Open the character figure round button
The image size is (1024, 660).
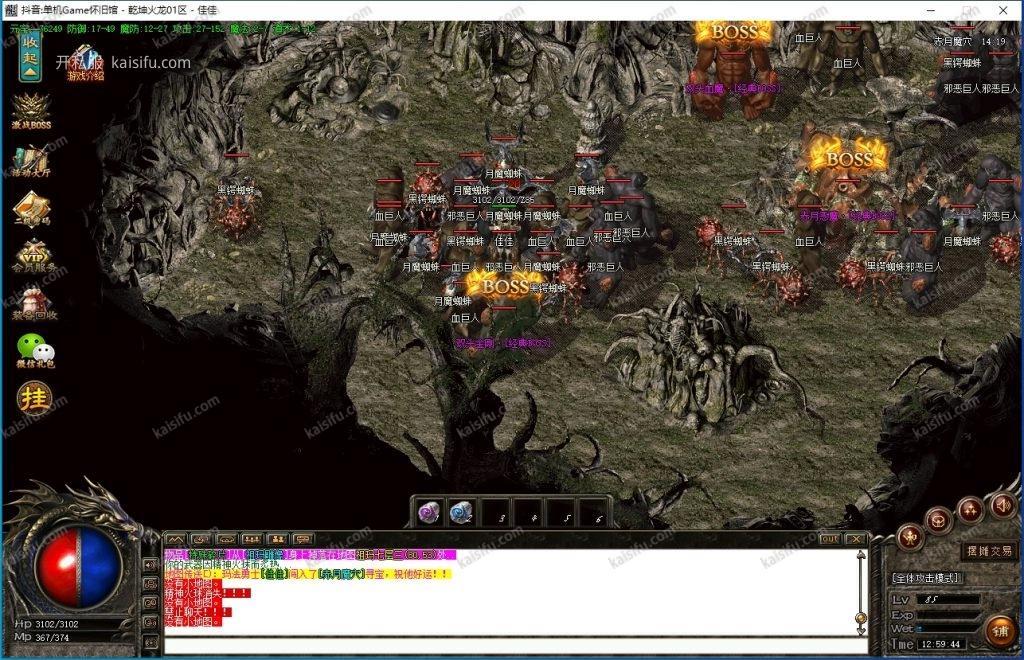coord(908,535)
